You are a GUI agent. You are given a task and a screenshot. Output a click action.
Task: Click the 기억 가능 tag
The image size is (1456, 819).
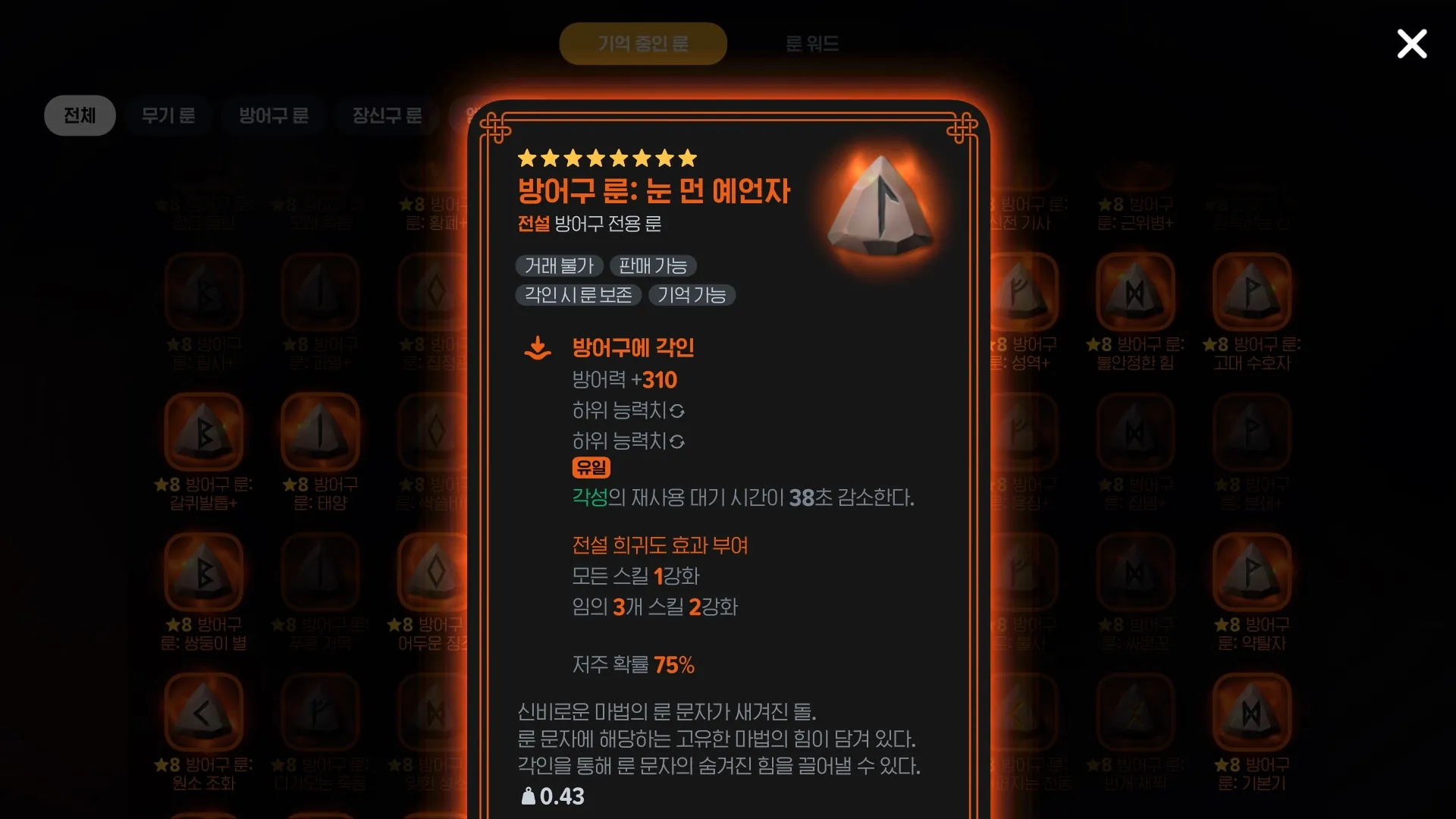(x=691, y=295)
